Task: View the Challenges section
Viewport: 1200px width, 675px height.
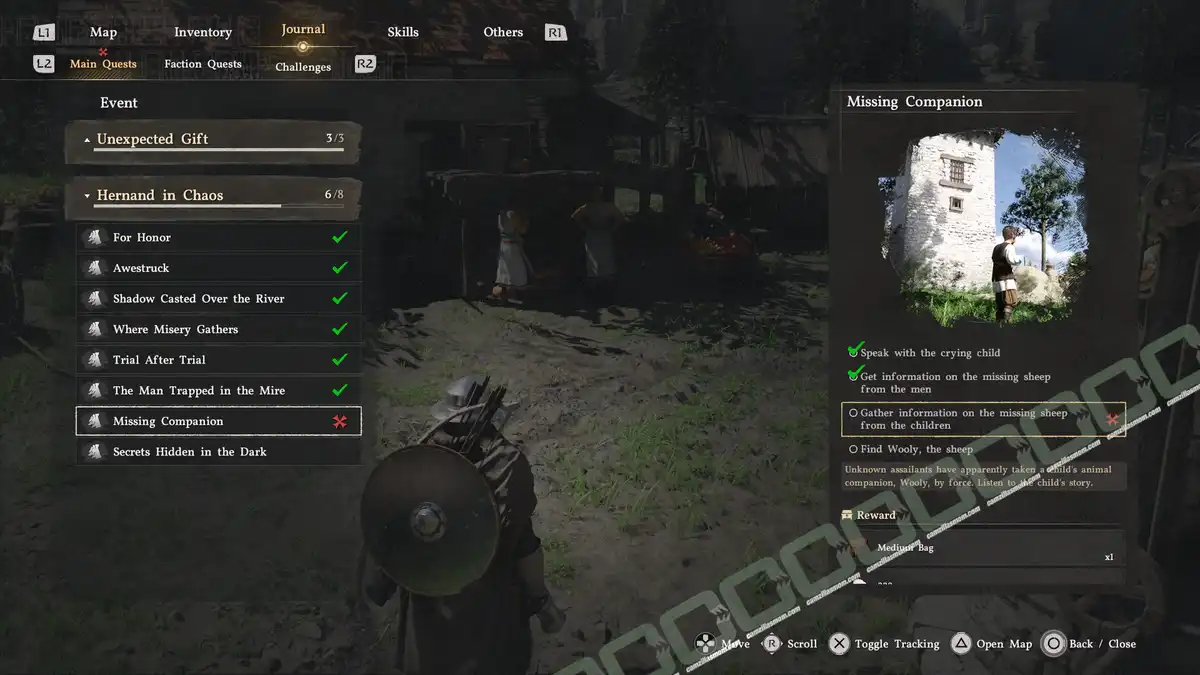Action: pos(303,67)
